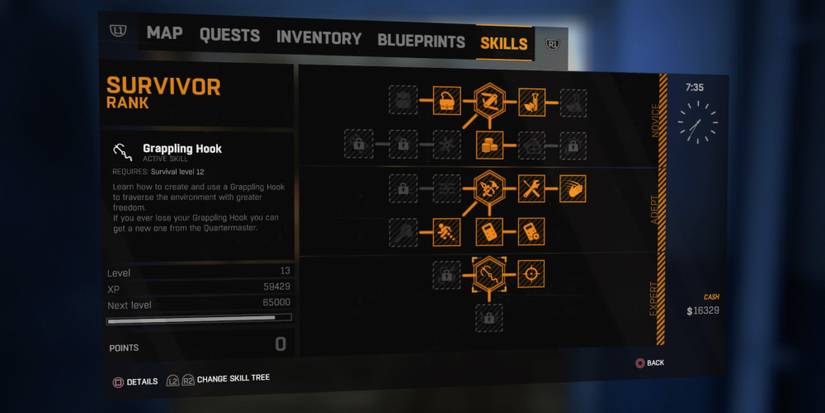Go to the Inventory tab
This screenshot has width=825, height=413.
[318, 39]
